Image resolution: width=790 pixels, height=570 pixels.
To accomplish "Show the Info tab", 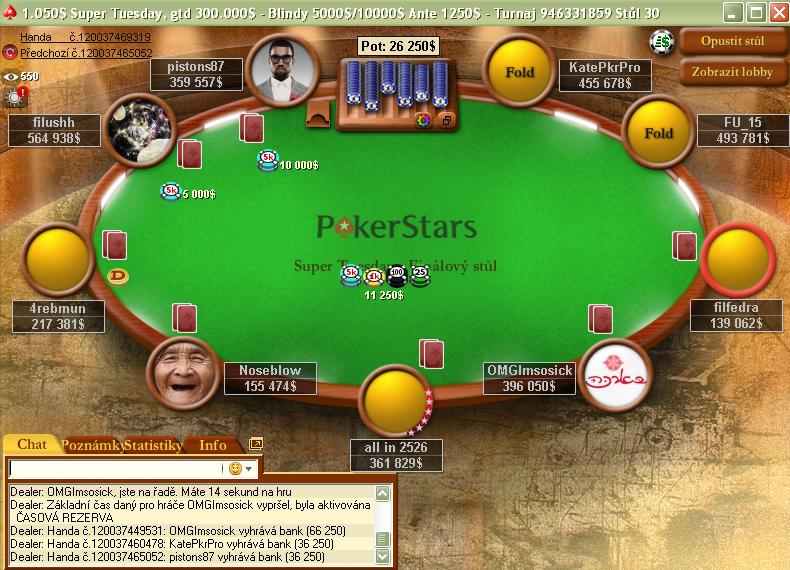I will 213,445.
